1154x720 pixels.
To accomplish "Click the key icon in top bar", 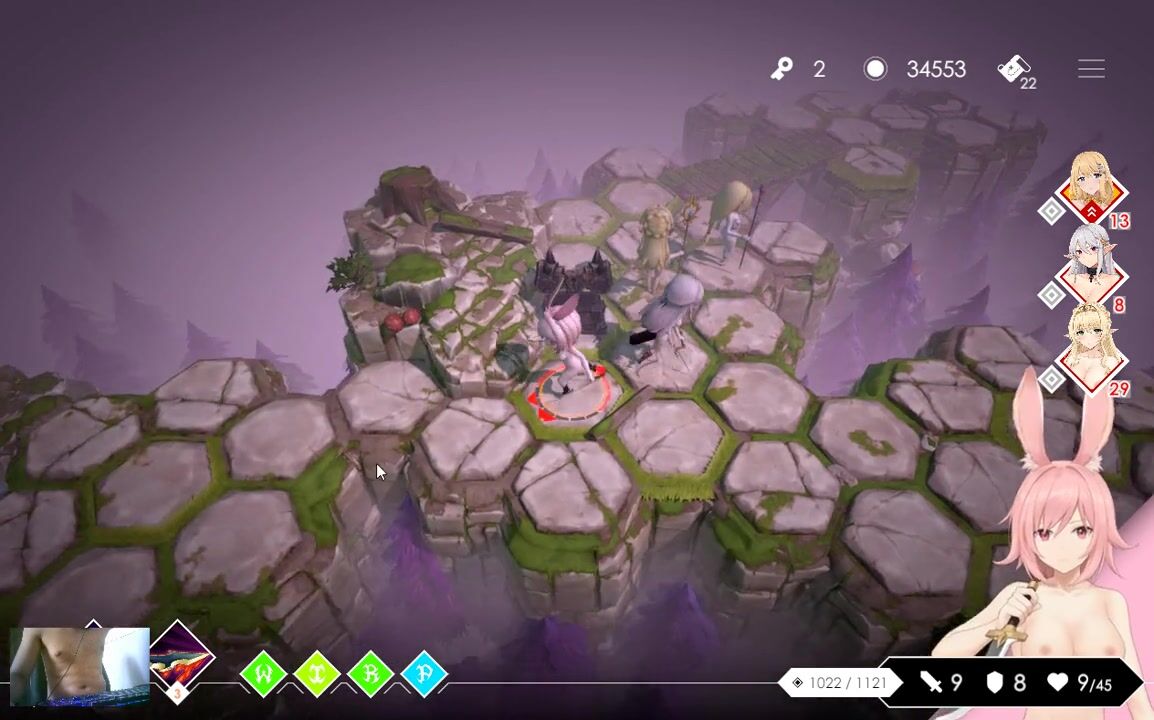I will click(781, 69).
